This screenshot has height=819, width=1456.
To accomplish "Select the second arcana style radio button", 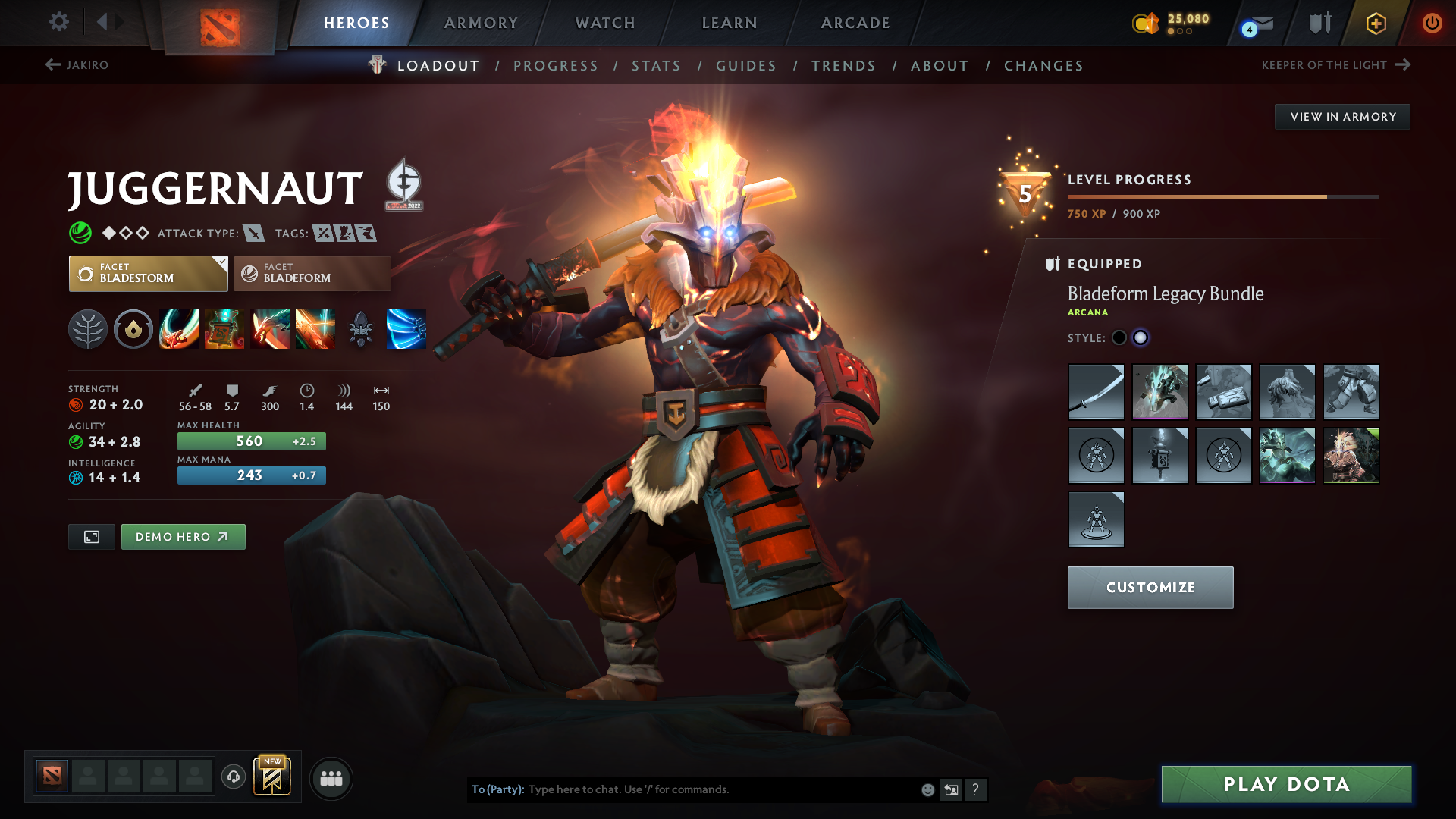I will tap(1141, 338).
